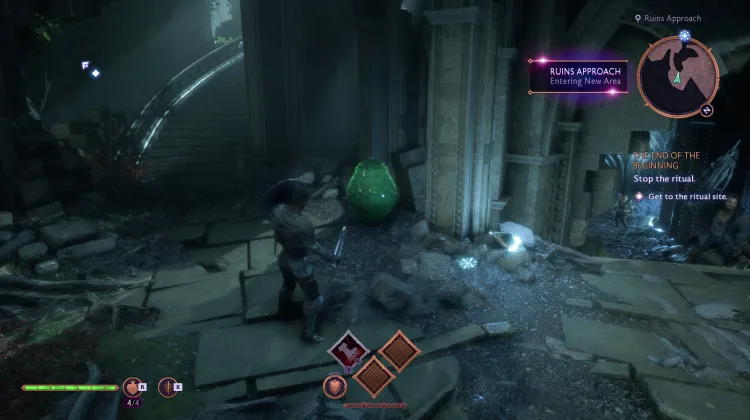Image resolution: width=750 pixels, height=420 pixels.
Task: Use the healing potion icon
Action: tap(131, 386)
